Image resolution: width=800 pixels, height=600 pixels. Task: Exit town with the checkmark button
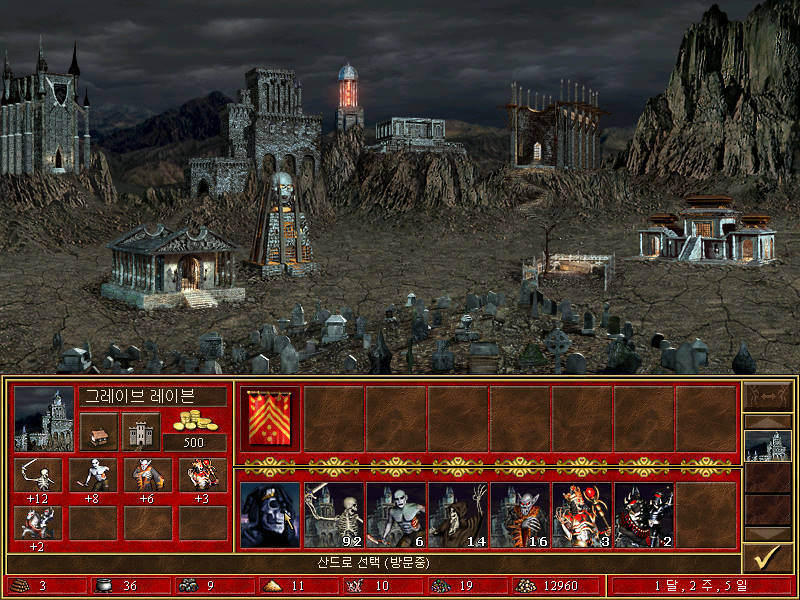click(768, 557)
